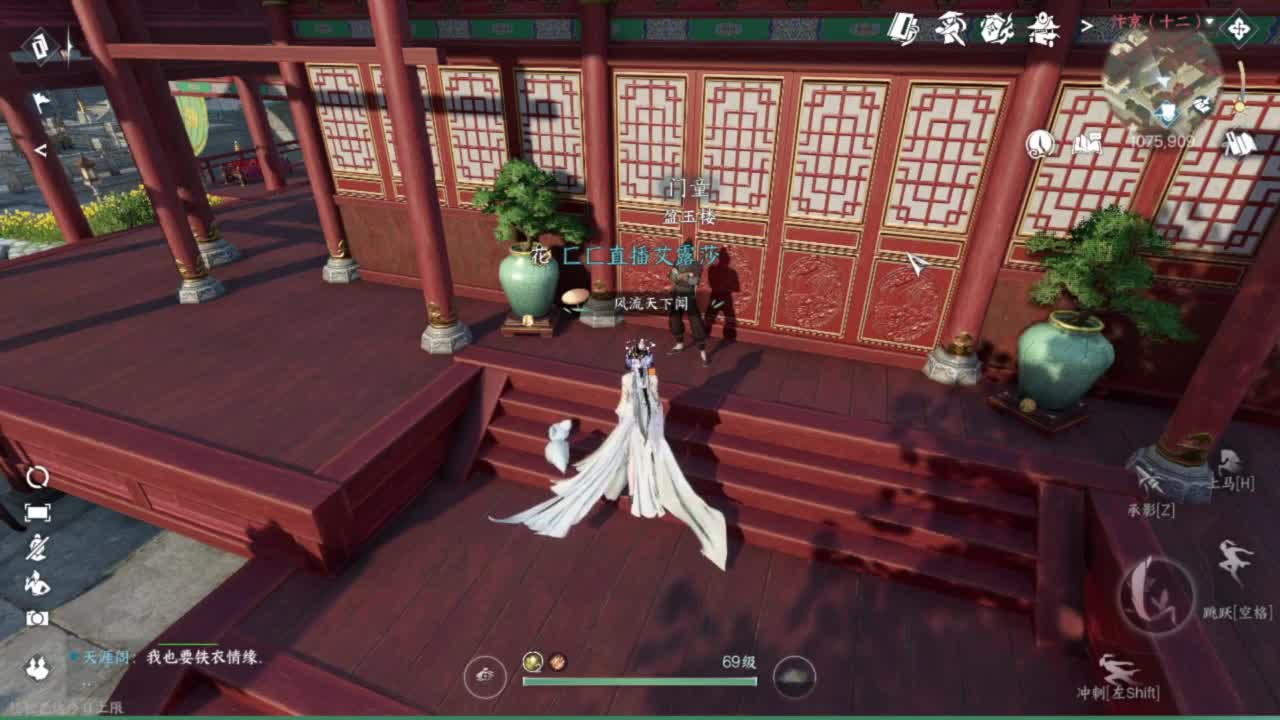
Task: Open the clock icon below the minimap
Action: coord(1040,145)
